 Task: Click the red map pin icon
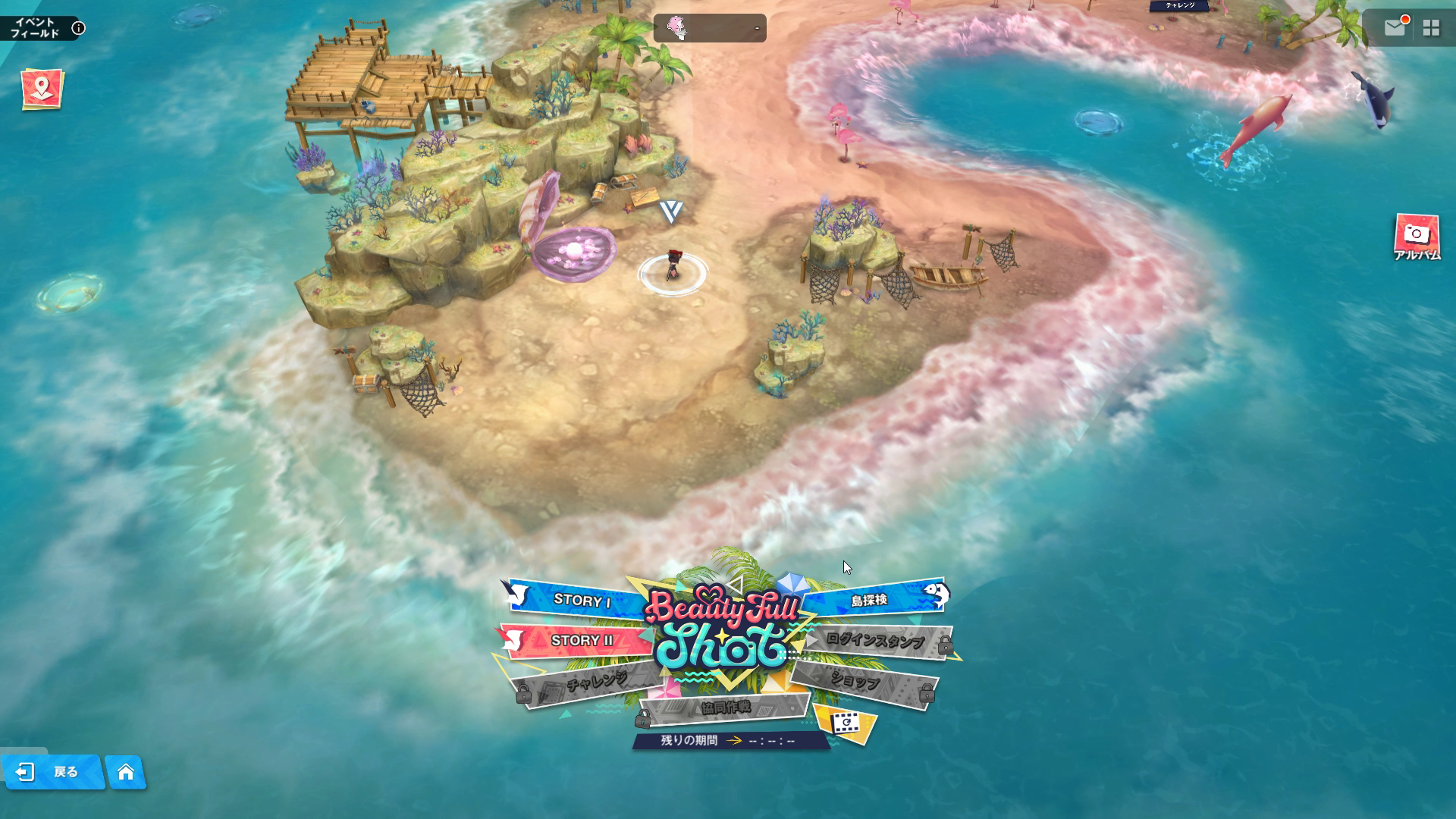pos(42,89)
